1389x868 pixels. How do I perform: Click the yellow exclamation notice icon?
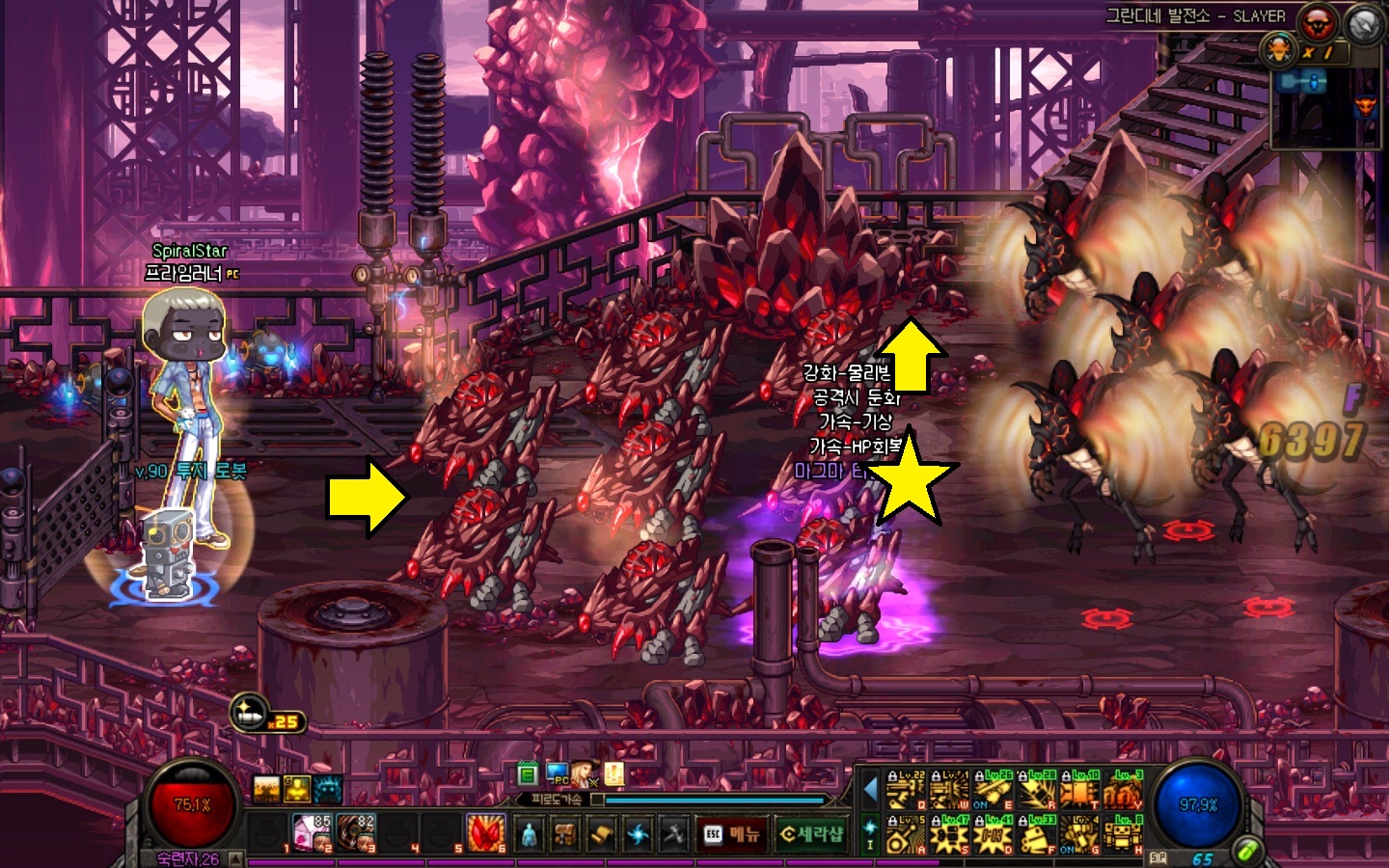[613, 773]
